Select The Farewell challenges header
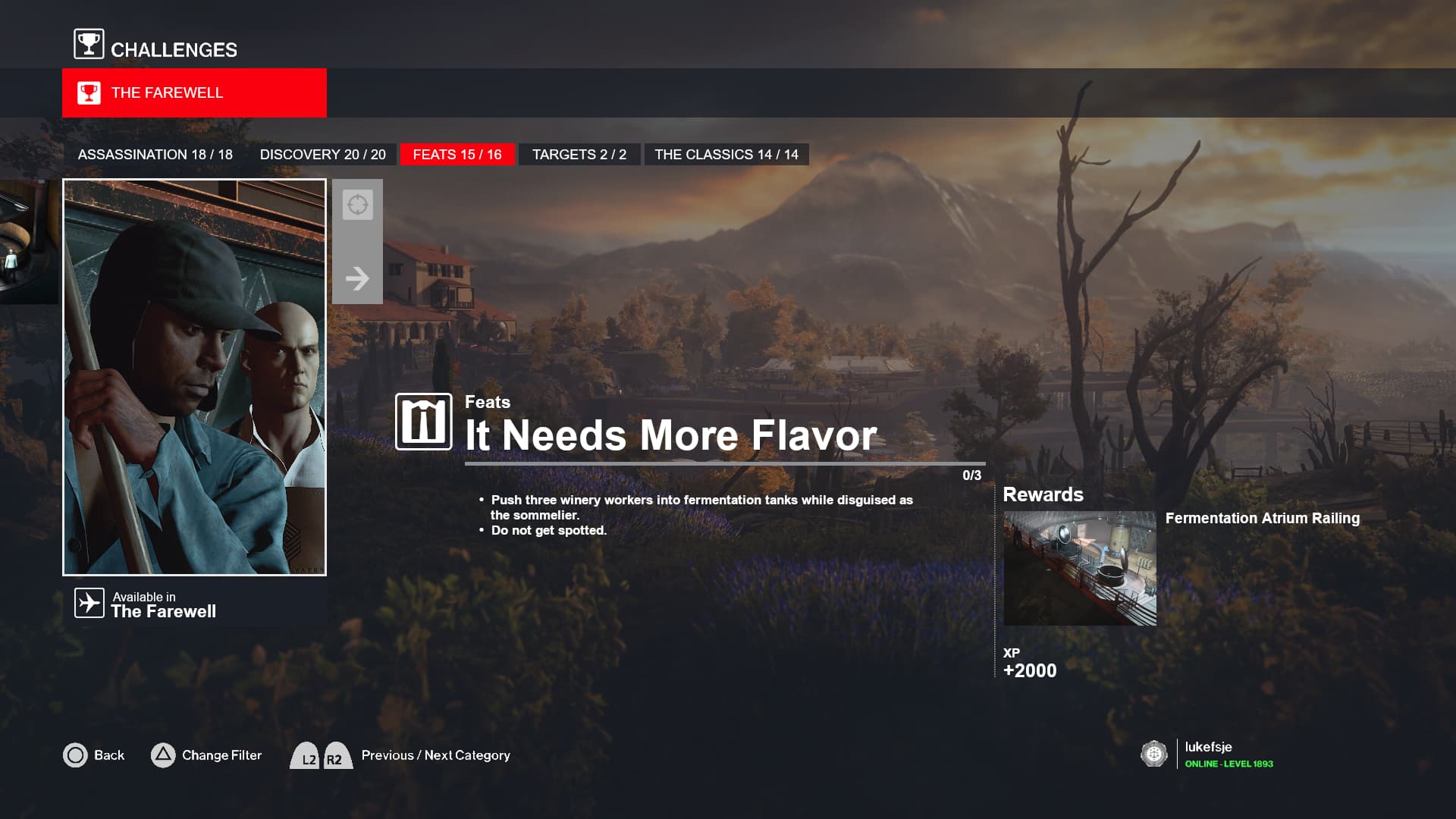Screen dimensions: 1456x819 coord(194,93)
